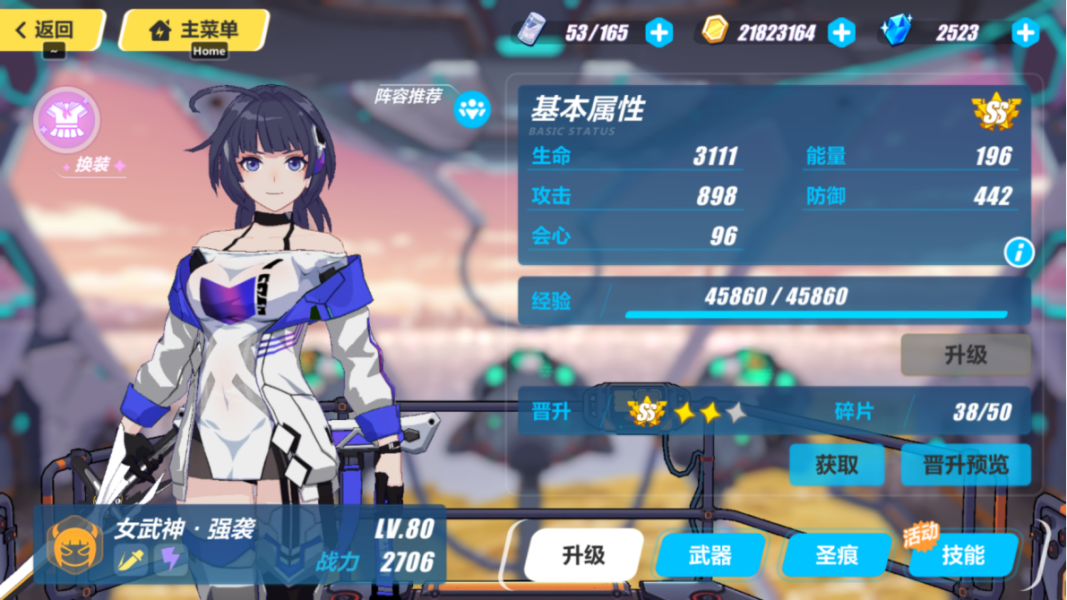Buy crystals with the plus button
1067x600 pixels.
tap(1026, 33)
